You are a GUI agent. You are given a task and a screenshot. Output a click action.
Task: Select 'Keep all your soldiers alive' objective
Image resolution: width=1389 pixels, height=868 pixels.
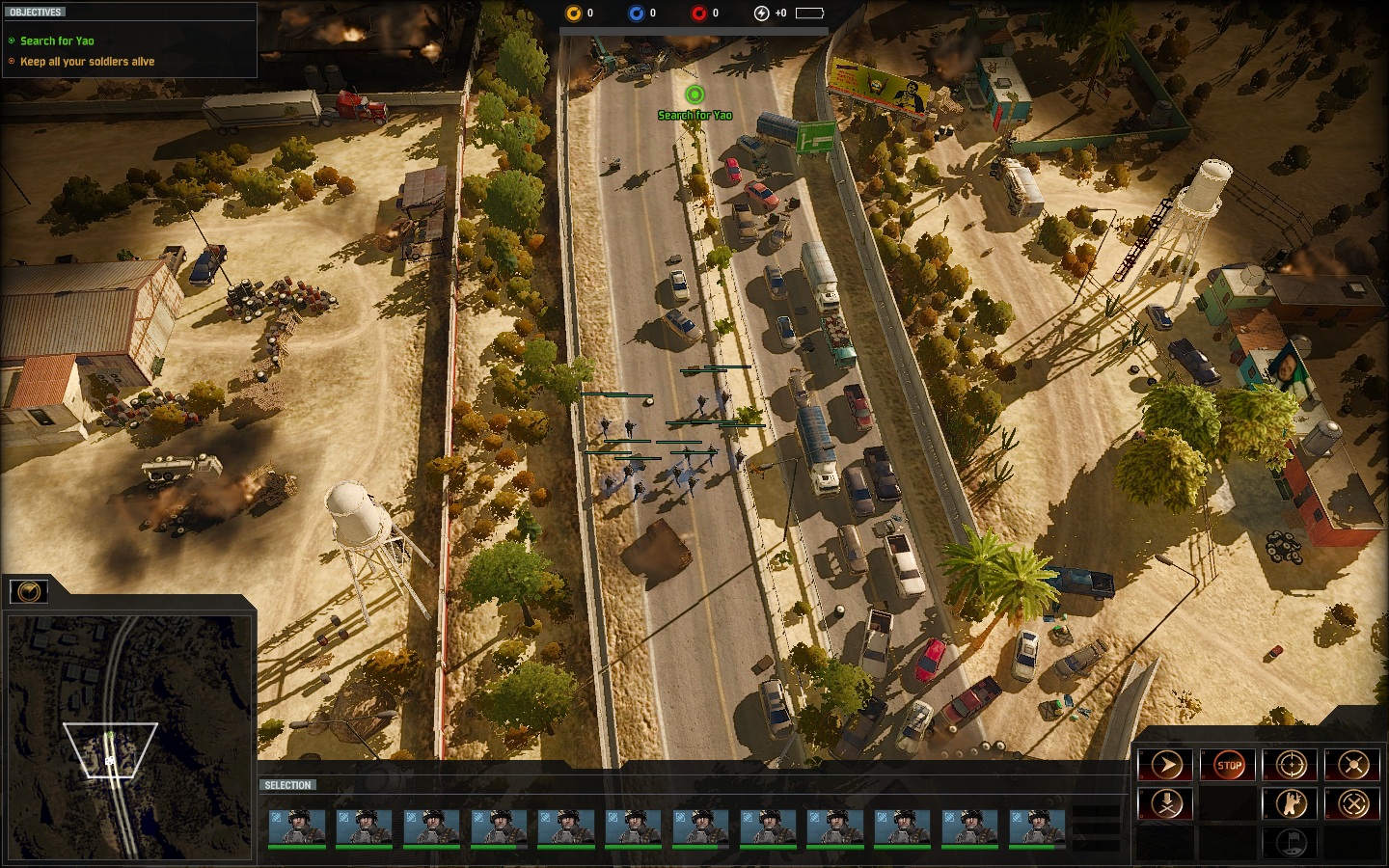[x=87, y=62]
